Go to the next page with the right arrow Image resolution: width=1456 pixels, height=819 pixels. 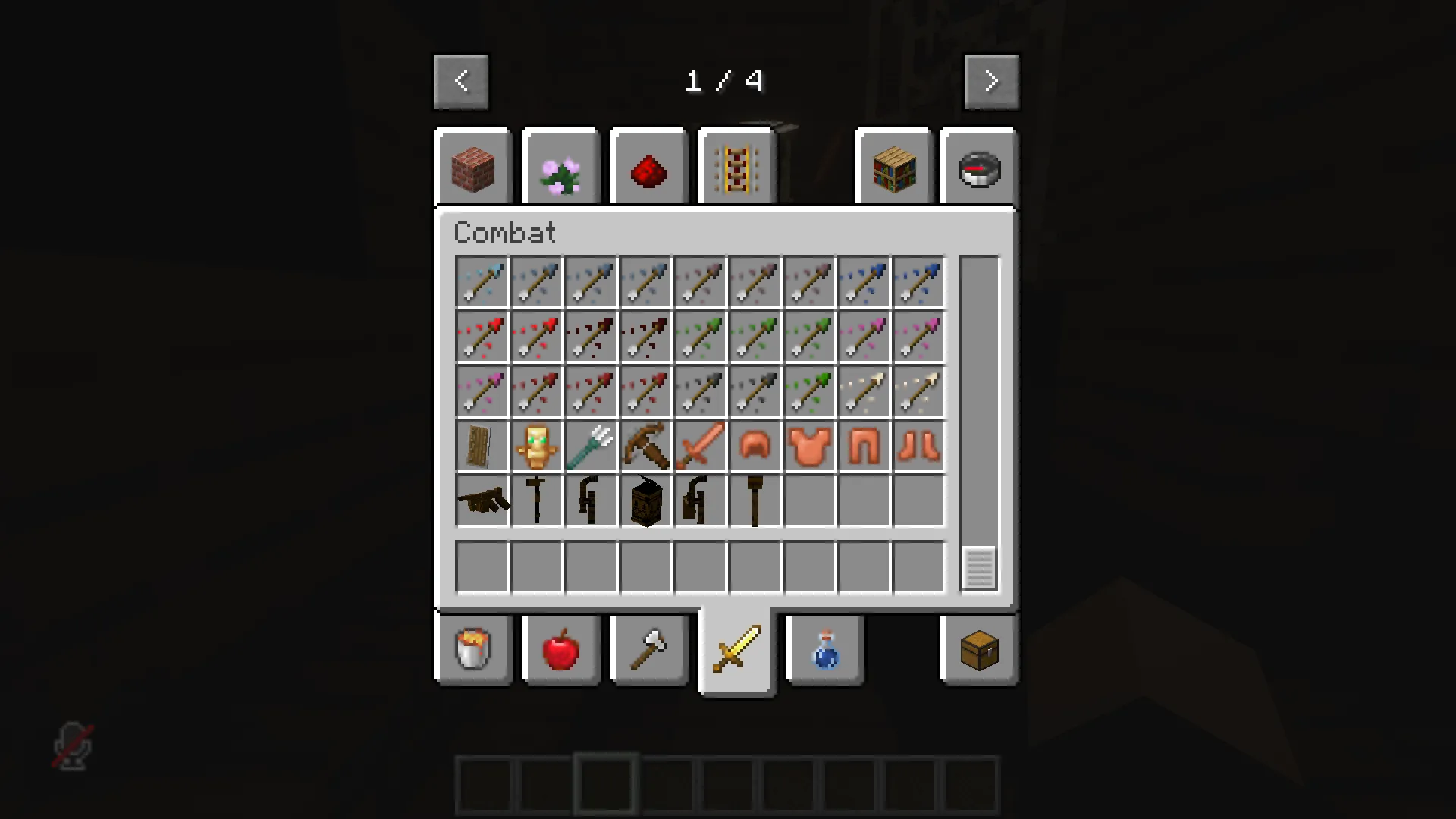click(x=991, y=80)
